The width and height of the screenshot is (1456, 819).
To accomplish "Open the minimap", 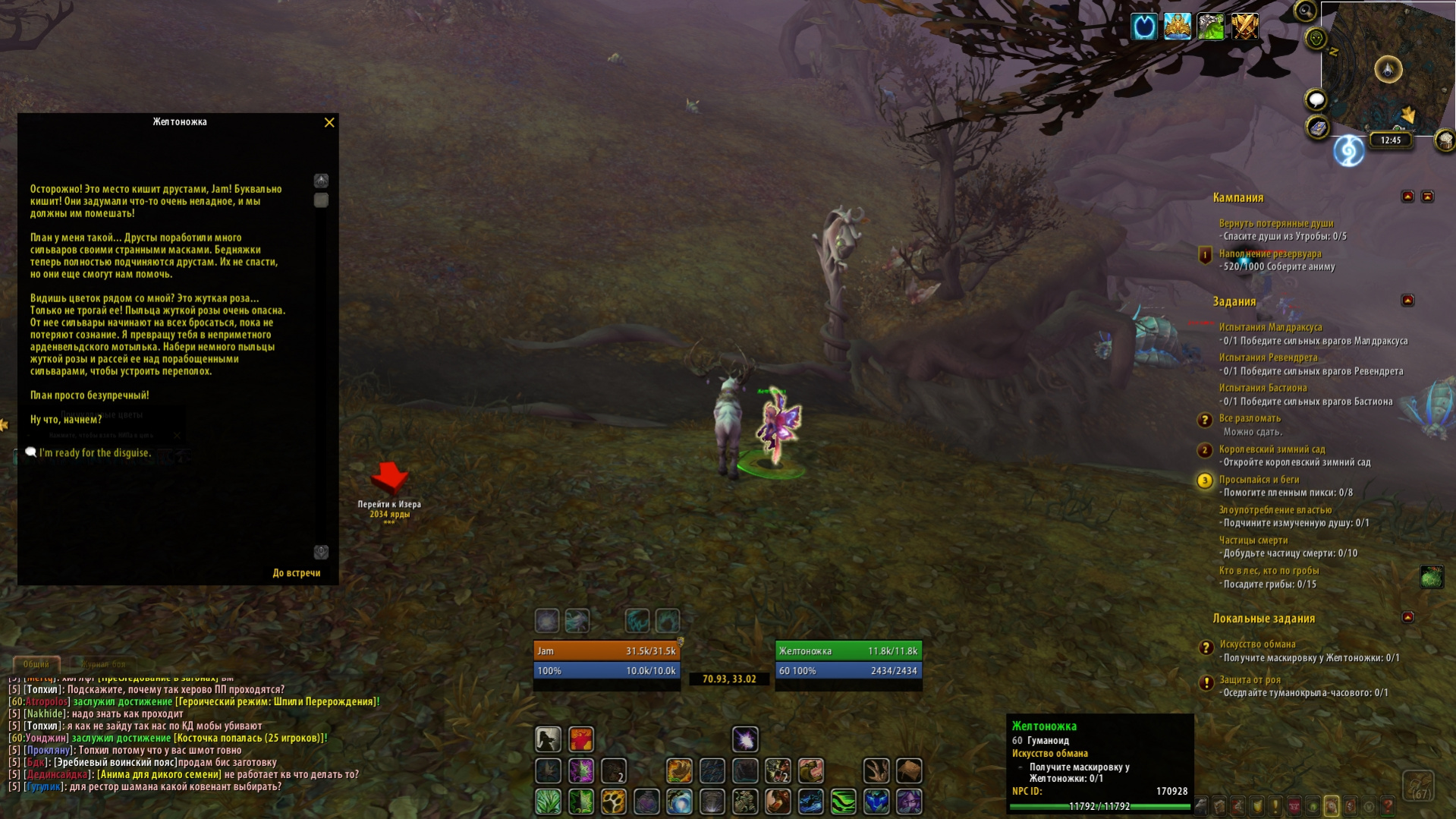I will pyautogui.click(x=1388, y=70).
